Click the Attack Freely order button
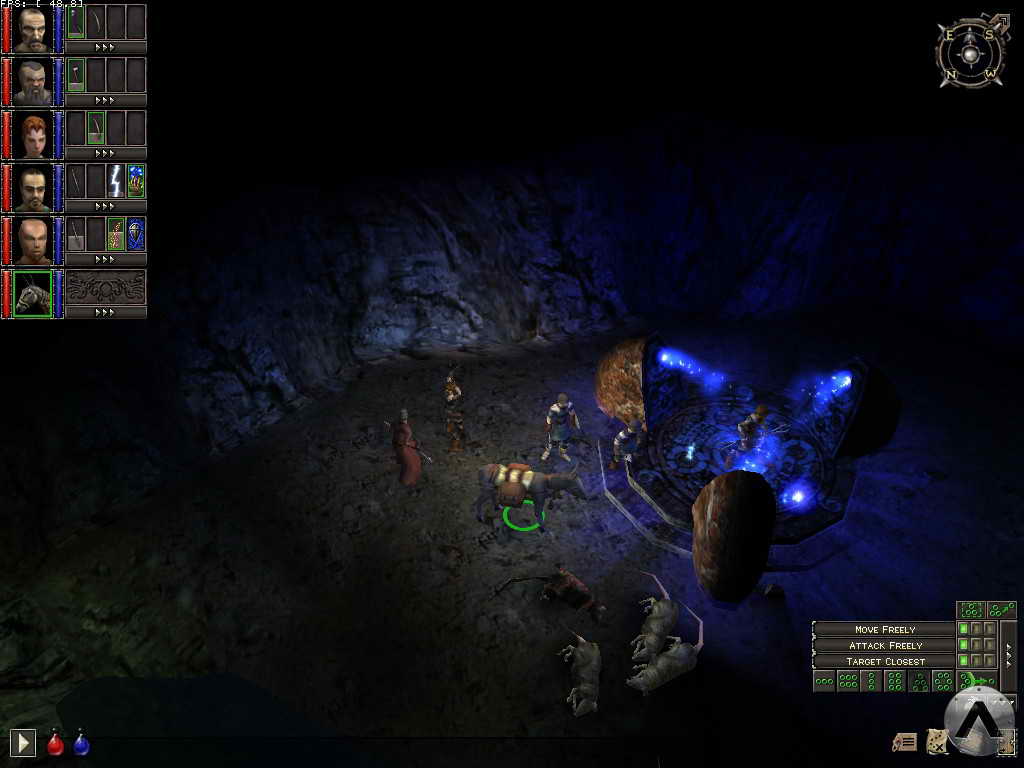Viewport: 1024px width, 768px height. [884, 645]
